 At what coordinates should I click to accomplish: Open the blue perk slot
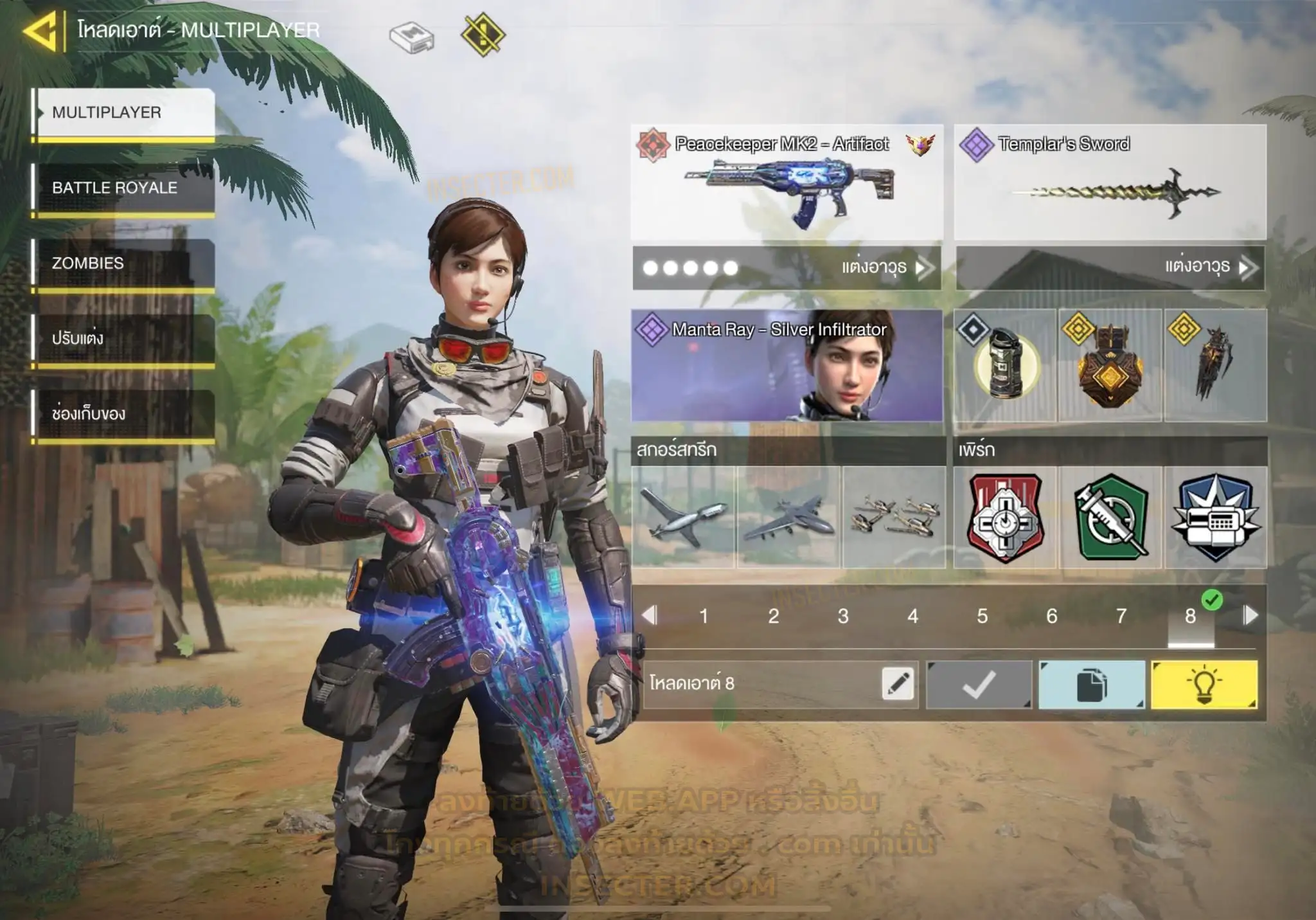1215,518
